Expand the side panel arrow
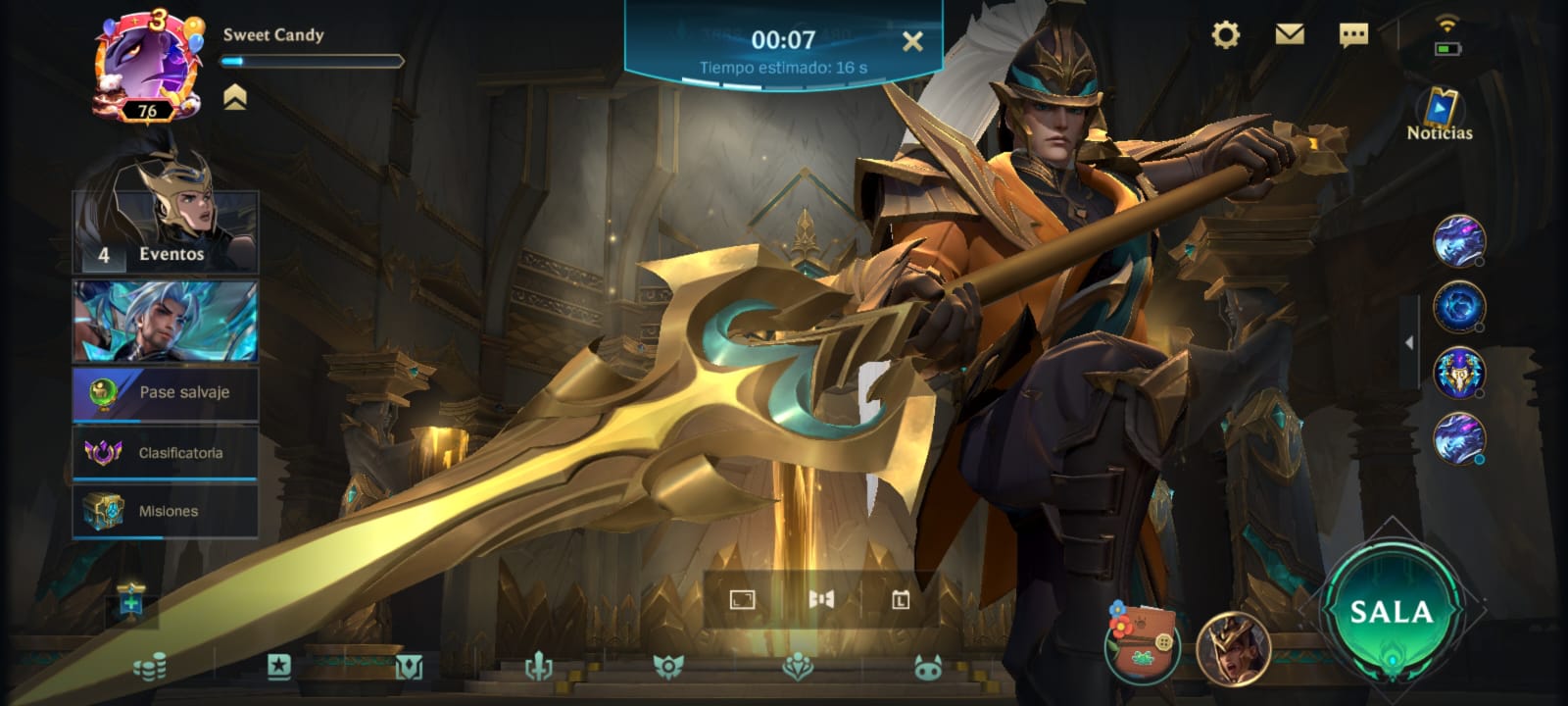This screenshot has width=1568, height=706. 1409,342
